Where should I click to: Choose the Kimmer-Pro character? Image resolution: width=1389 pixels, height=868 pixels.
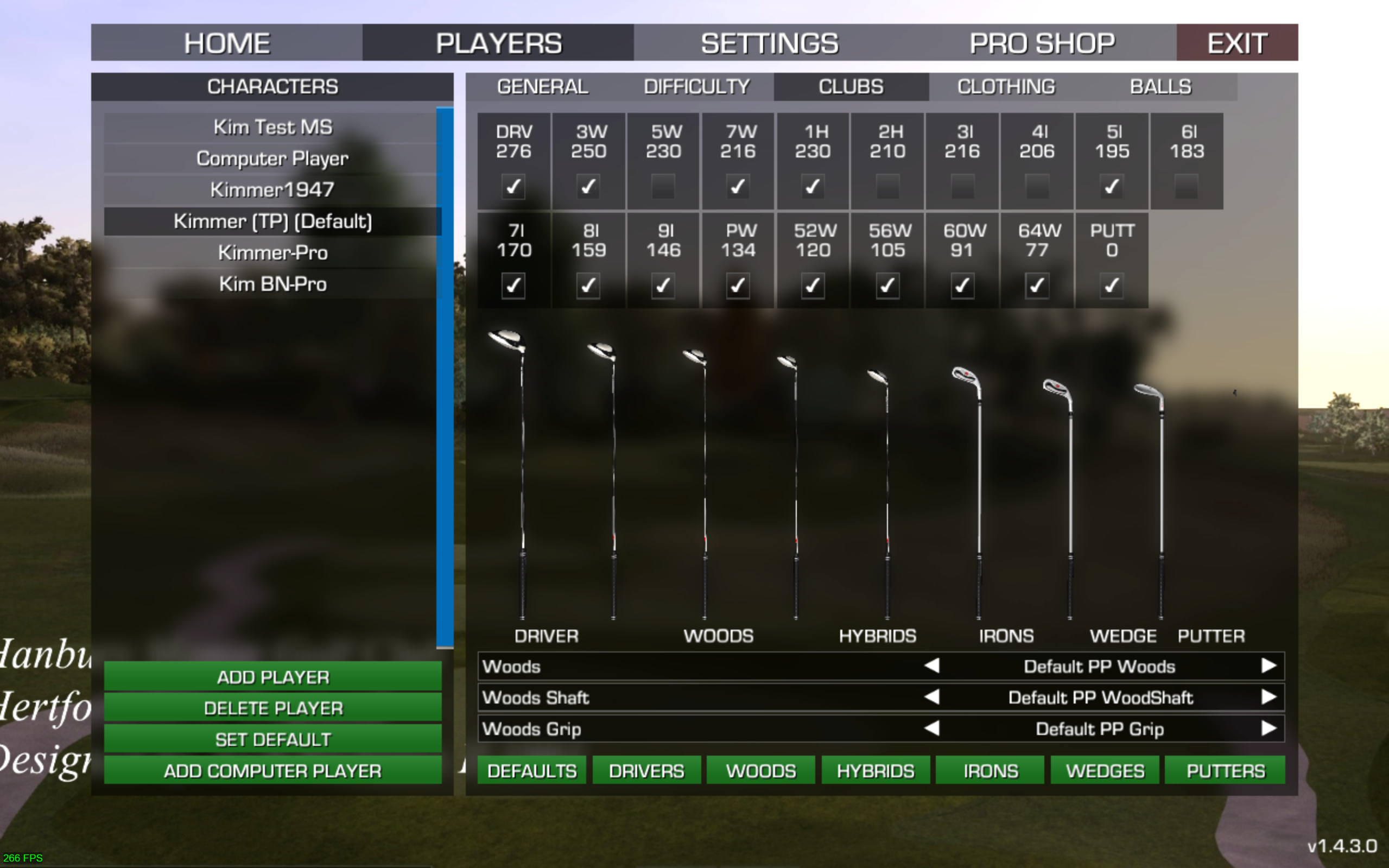pos(272,252)
